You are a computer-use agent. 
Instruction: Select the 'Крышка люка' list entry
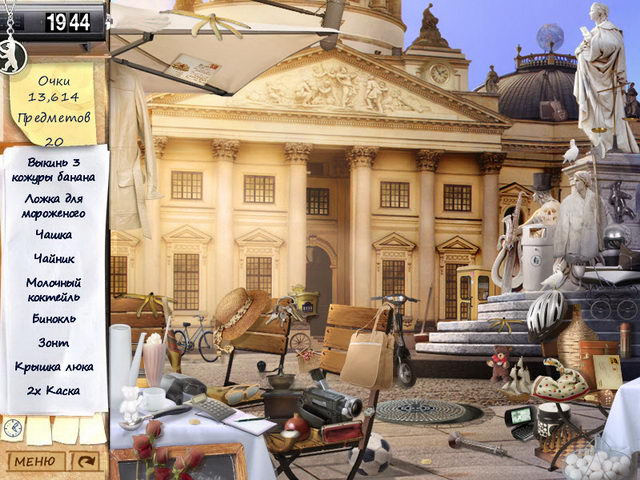click(x=54, y=367)
